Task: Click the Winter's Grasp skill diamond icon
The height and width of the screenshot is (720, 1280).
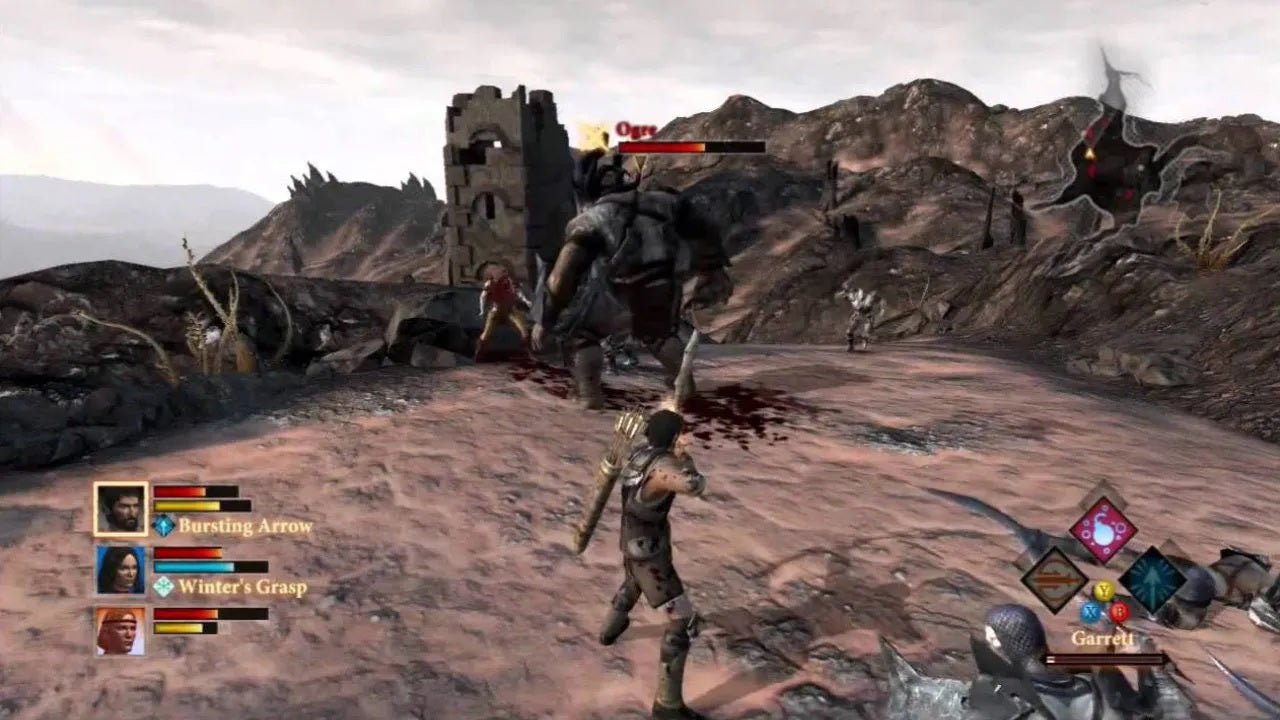Action: coord(163,589)
